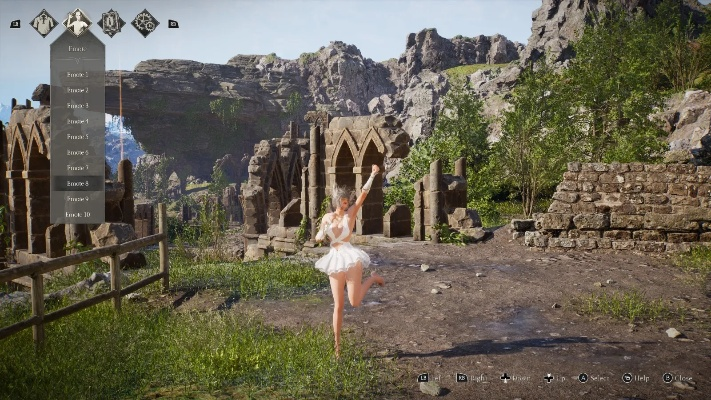Select the Emote 4 entry
Image resolution: width=711 pixels, height=400 pixels.
[x=77, y=121]
